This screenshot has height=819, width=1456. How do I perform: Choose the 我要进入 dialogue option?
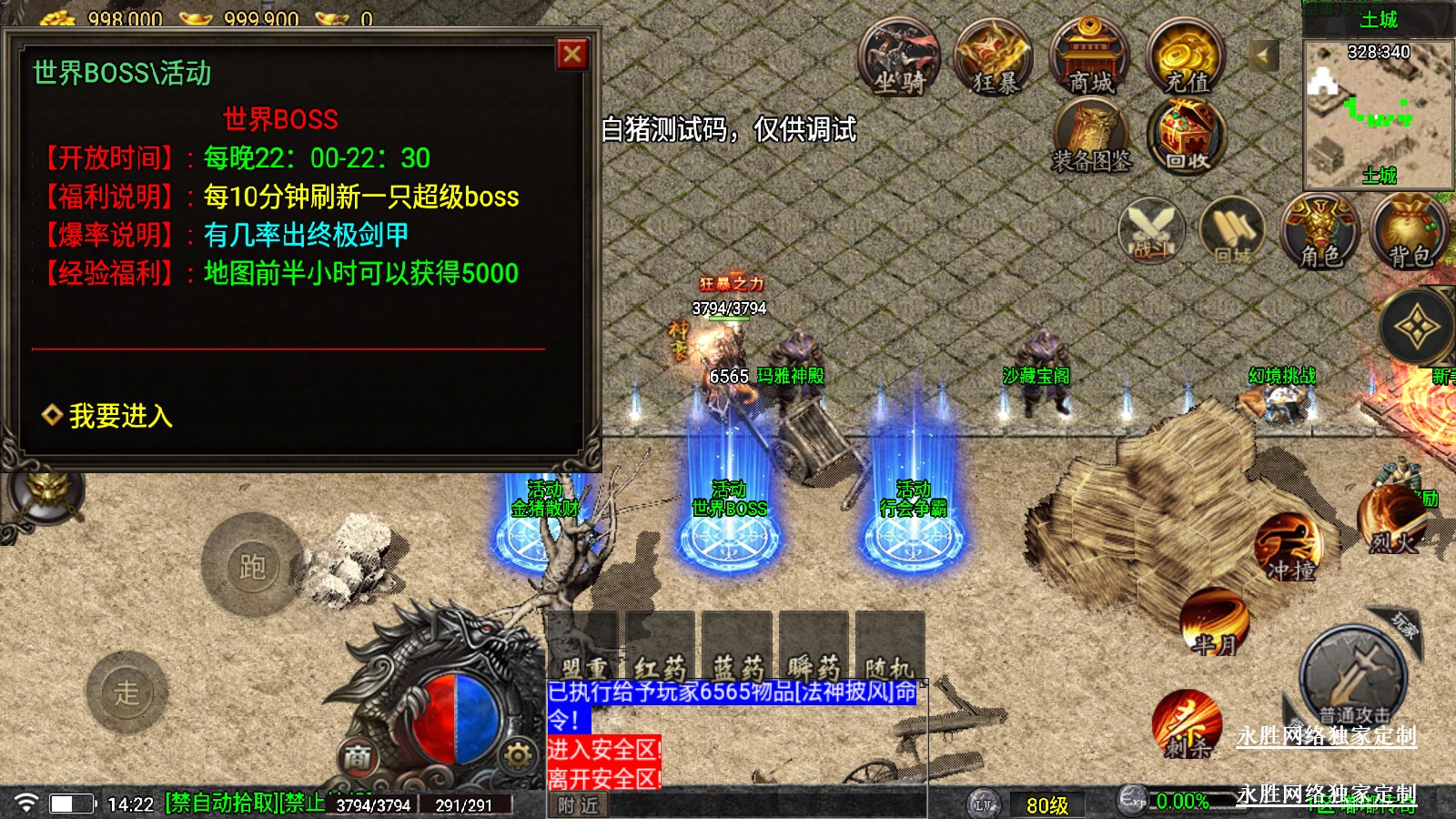[120, 416]
